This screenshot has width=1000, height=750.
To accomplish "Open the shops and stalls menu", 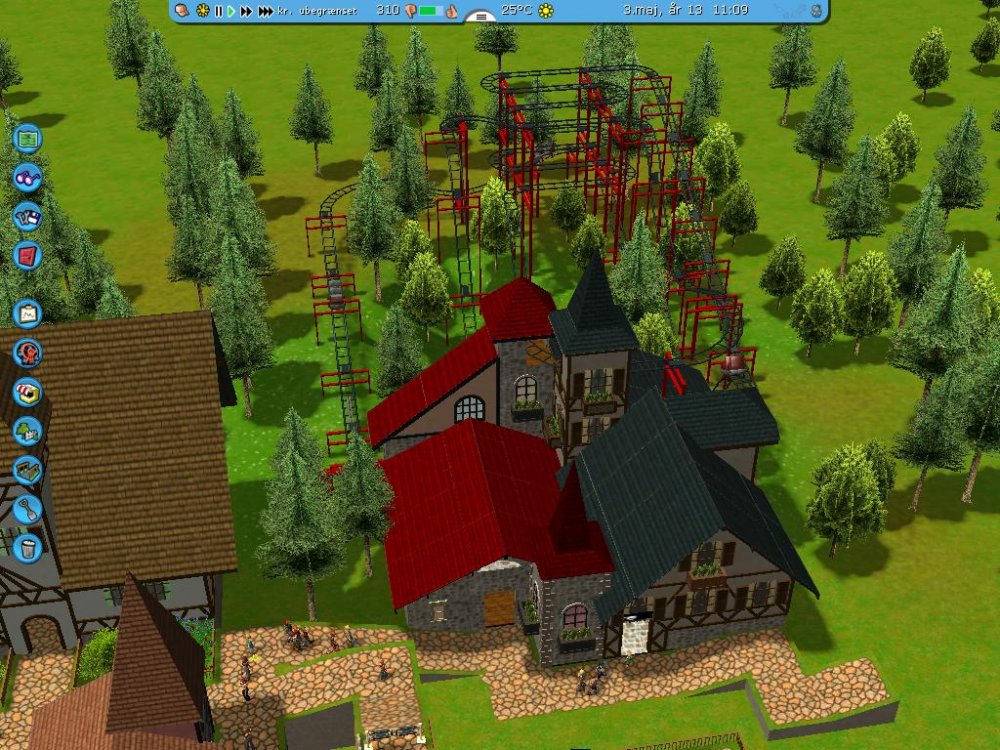I will [x=27, y=391].
